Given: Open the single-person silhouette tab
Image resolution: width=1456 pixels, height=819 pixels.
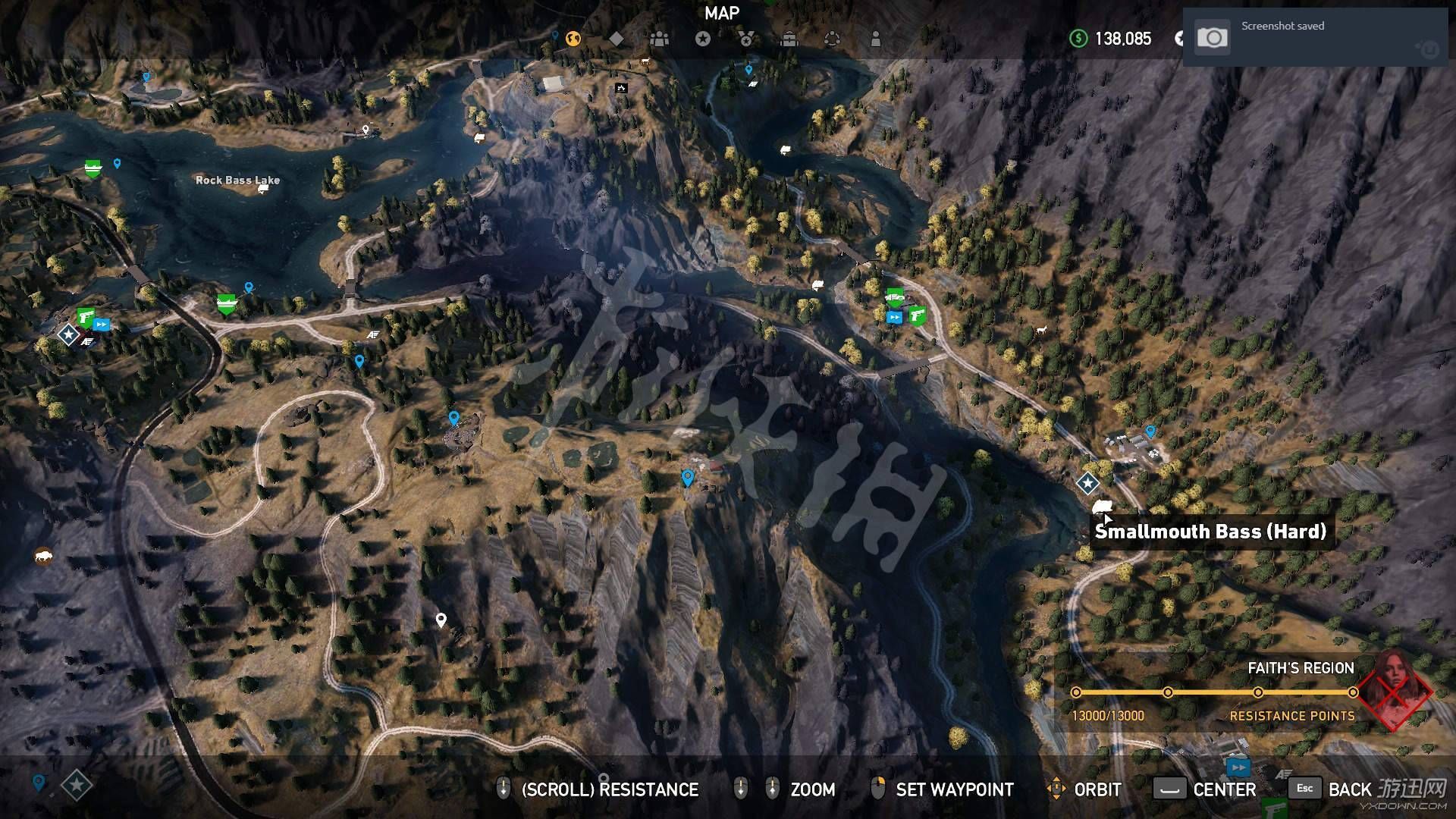Looking at the screenshot, I should pyautogui.click(x=875, y=39).
